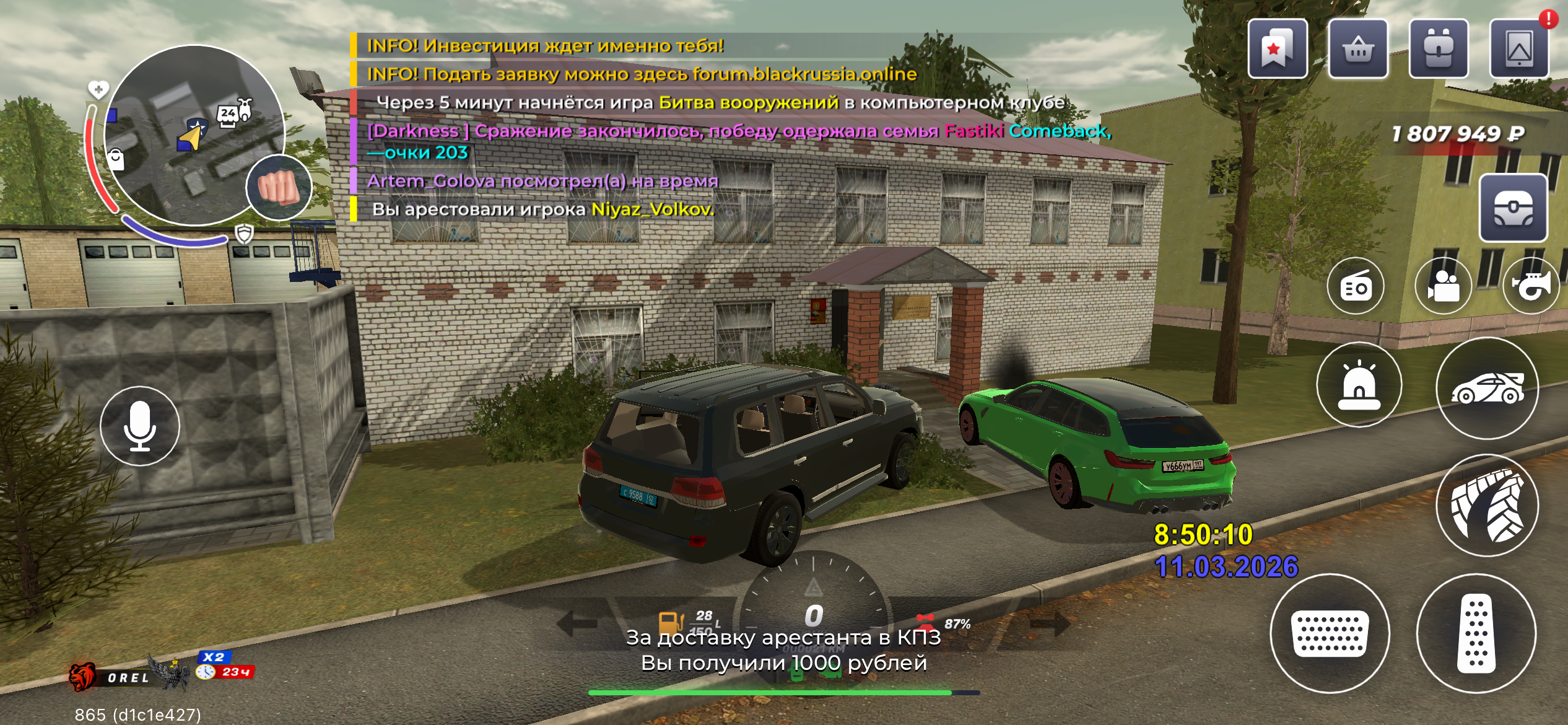Toggle the police siren light
The image size is (1568, 725).
coord(1359,385)
